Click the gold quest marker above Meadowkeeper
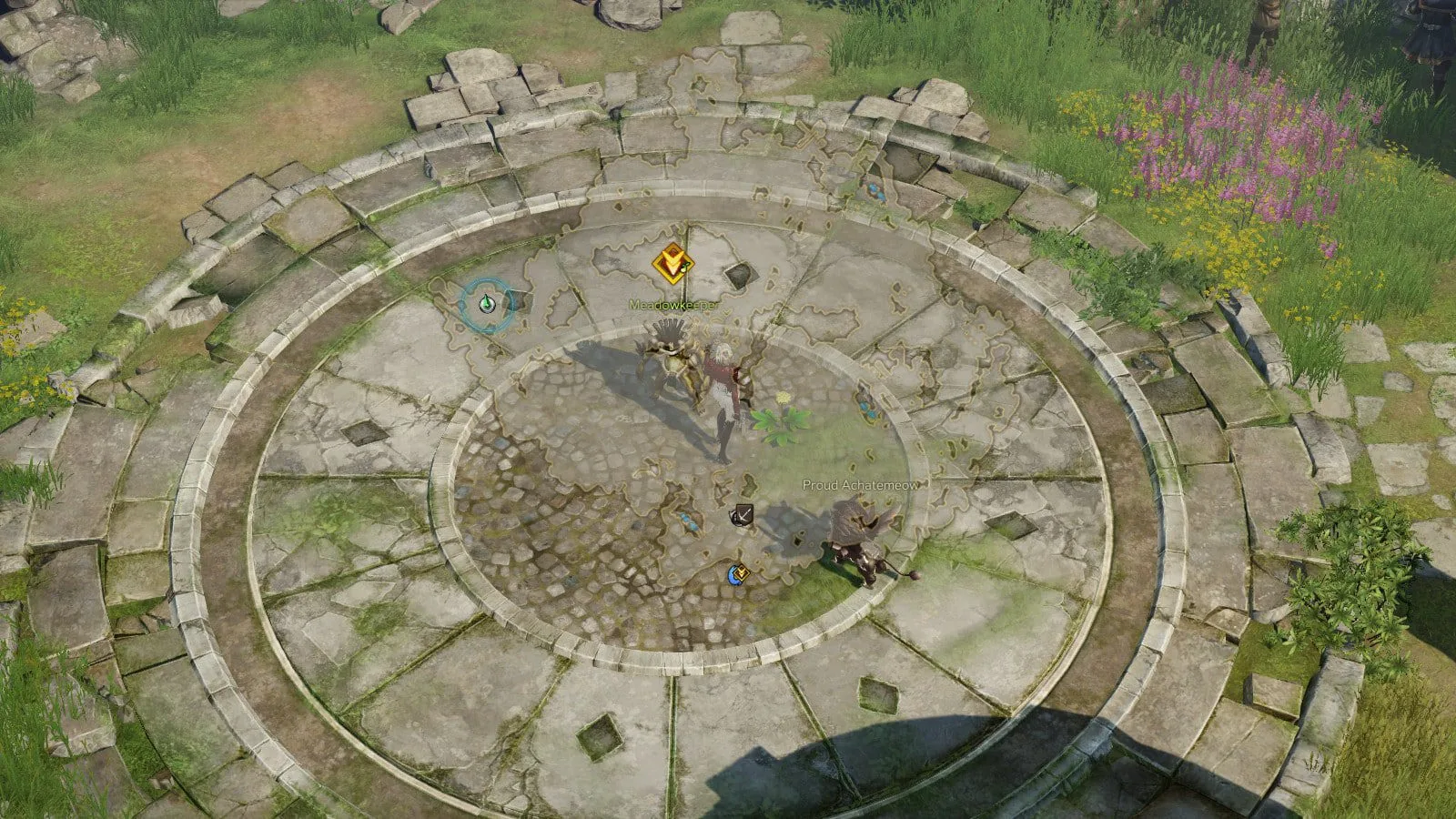Viewport: 1456px width, 819px height. (672, 264)
